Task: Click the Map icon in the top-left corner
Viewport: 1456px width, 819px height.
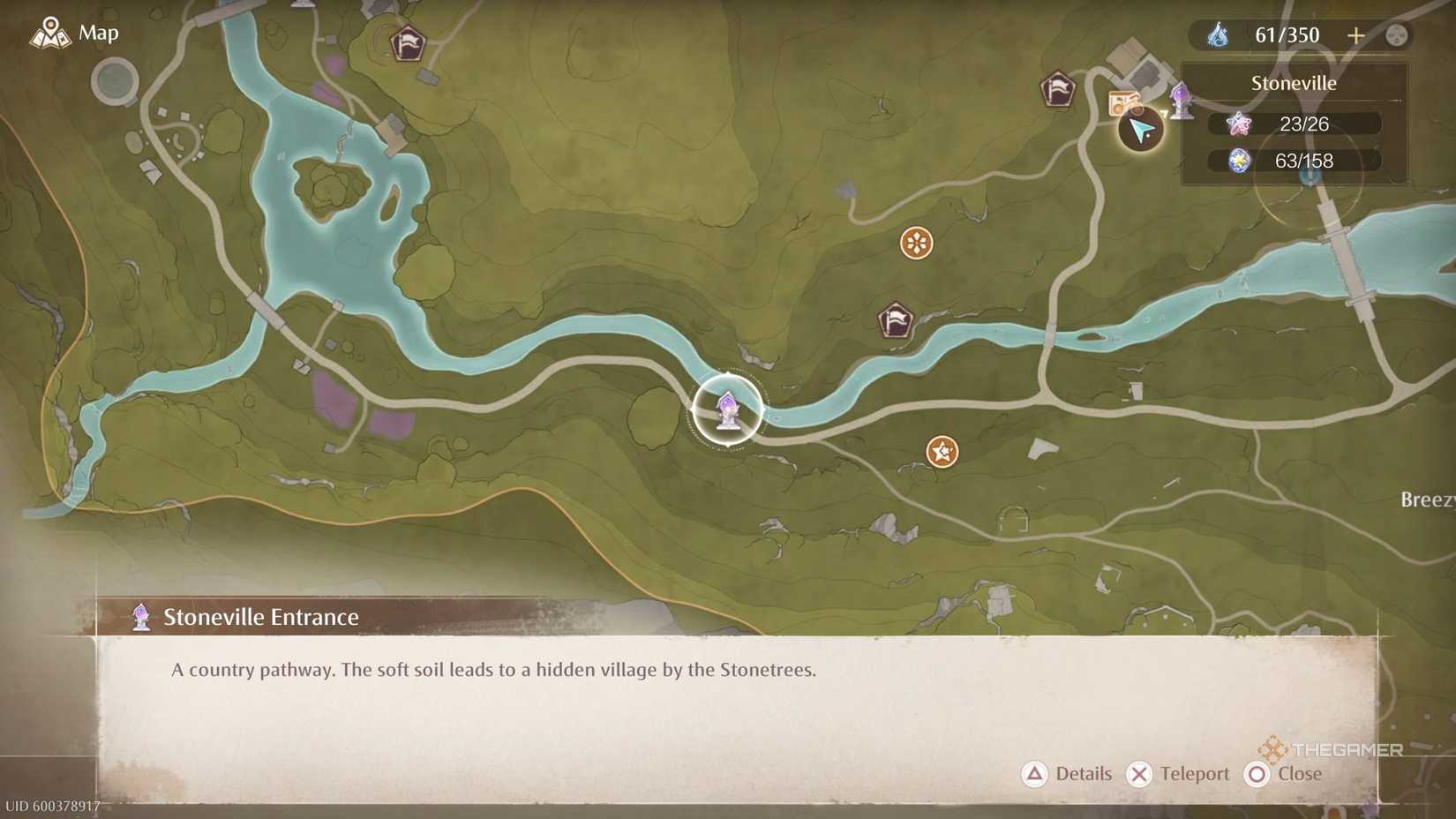Action: (x=50, y=32)
